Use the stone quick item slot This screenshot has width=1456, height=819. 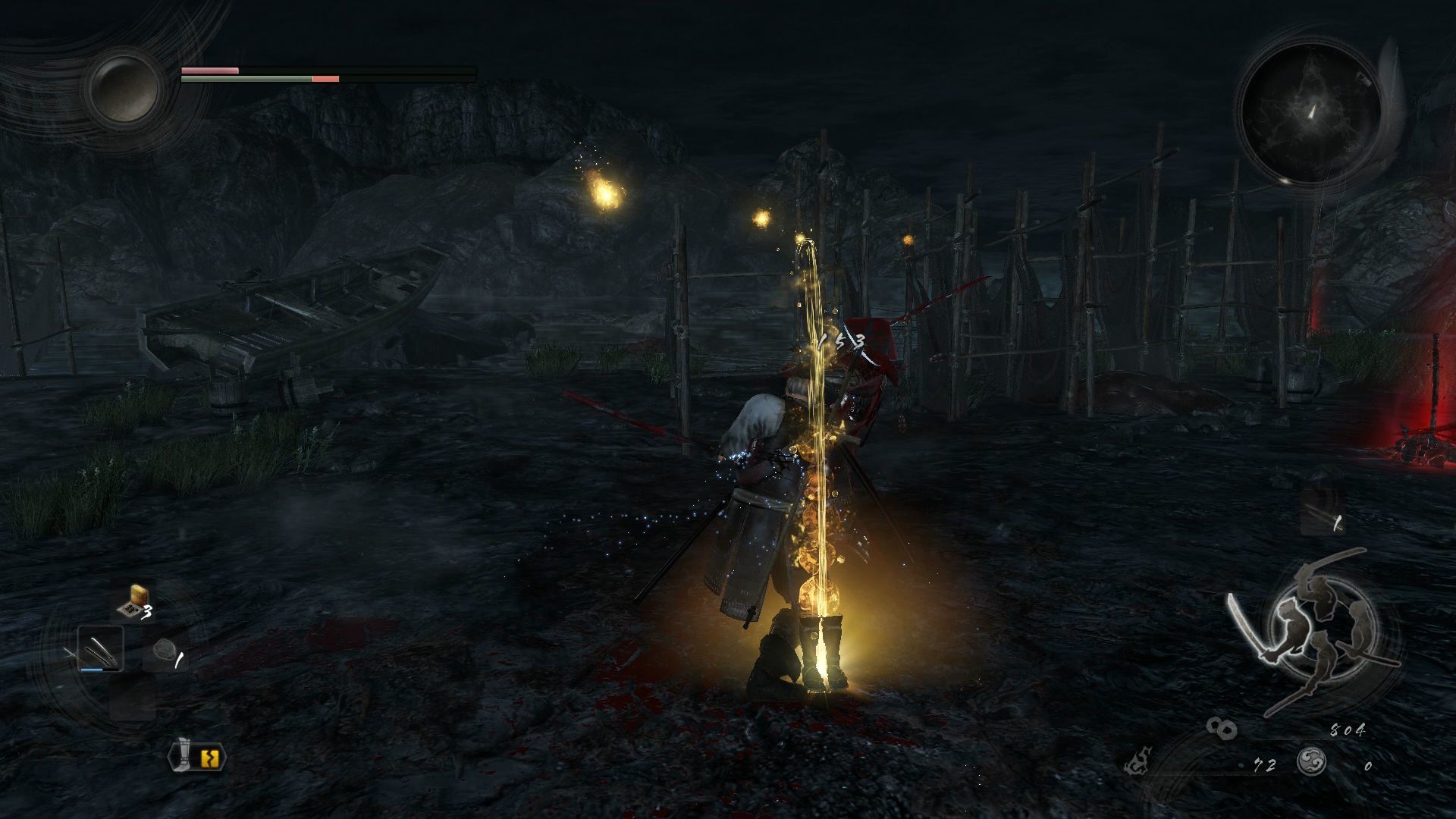[x=165, y=651]
